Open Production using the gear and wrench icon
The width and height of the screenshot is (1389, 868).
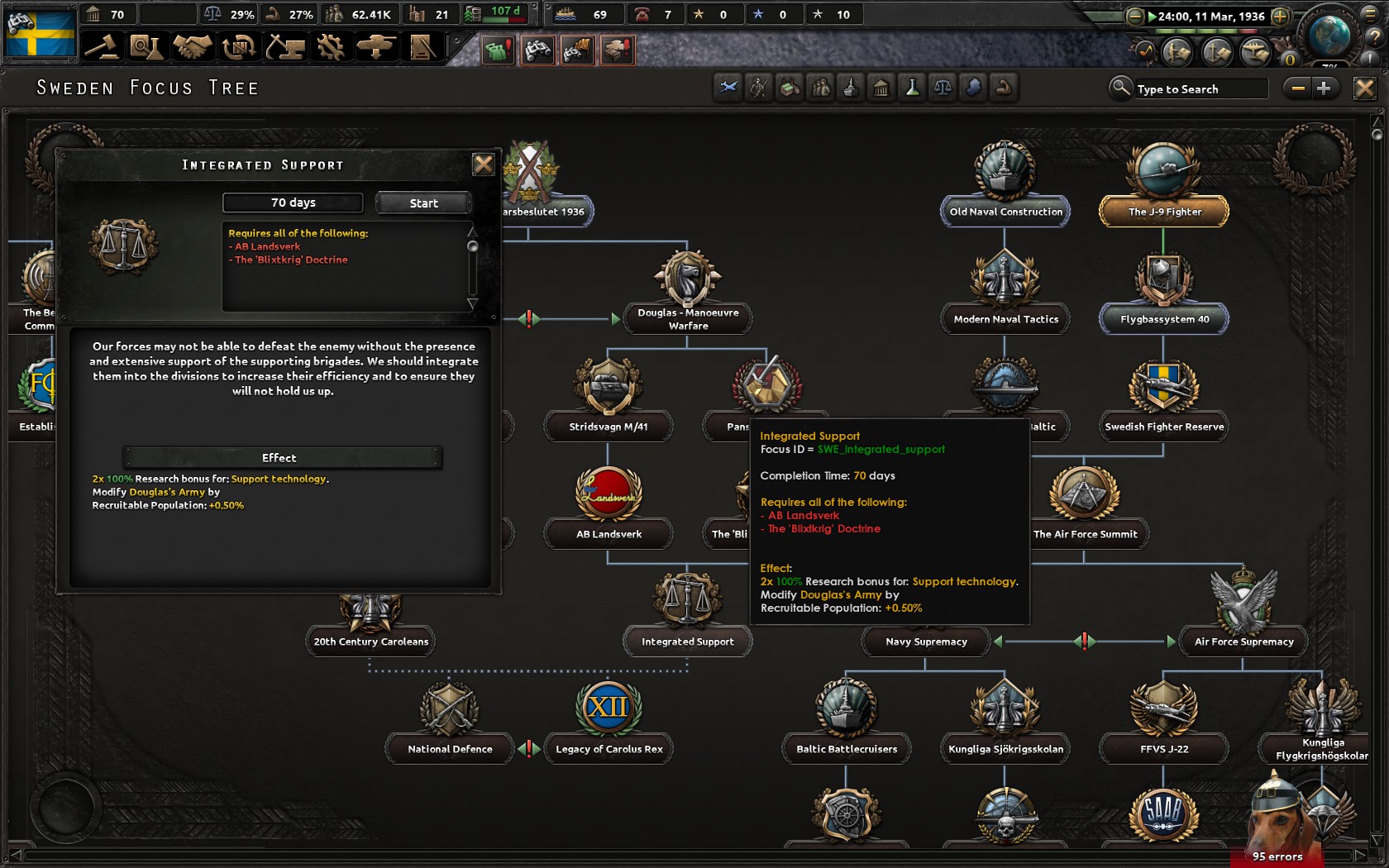(x=332, y=47)
